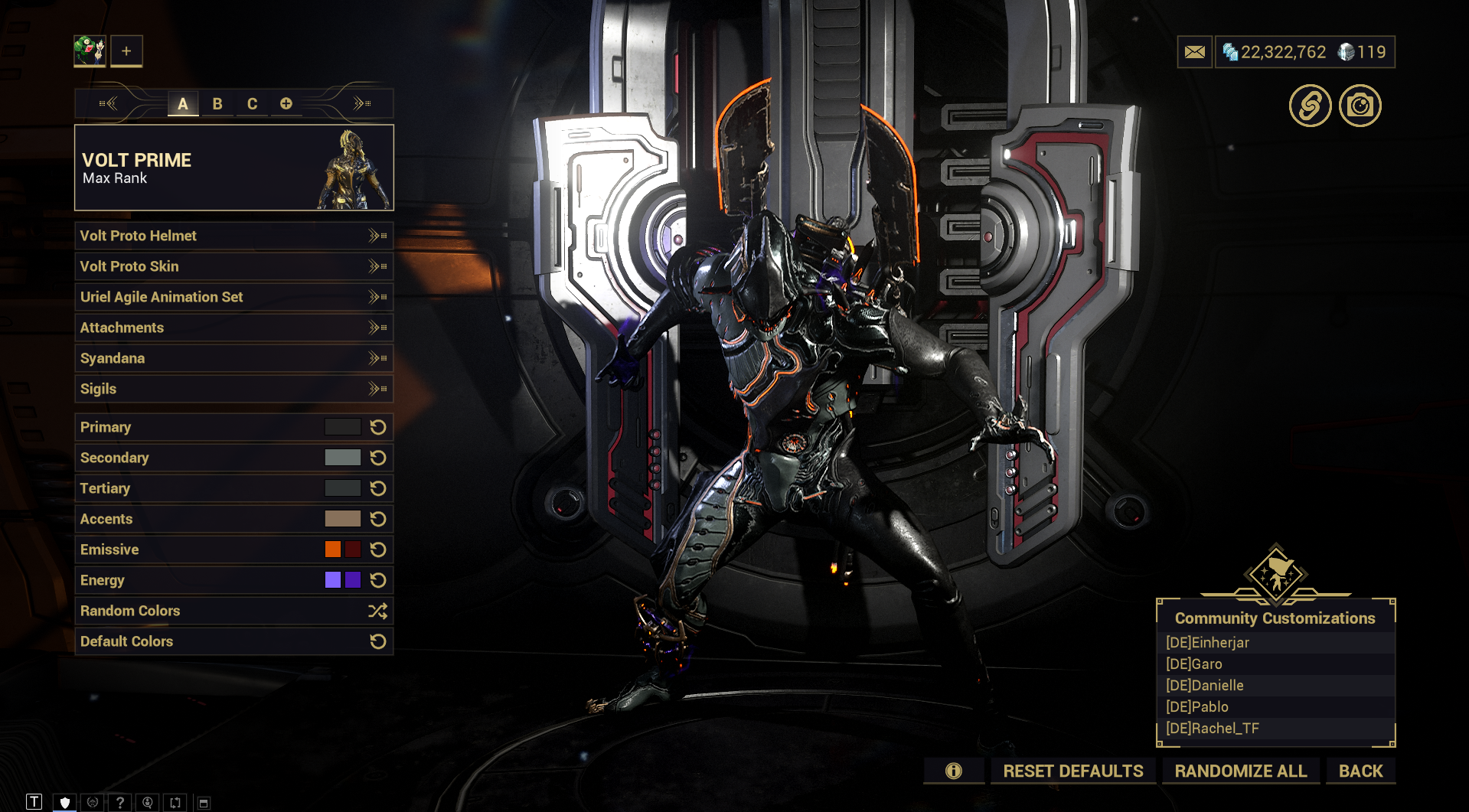Go BACK to the previous screen

[x=1360, y=771]
